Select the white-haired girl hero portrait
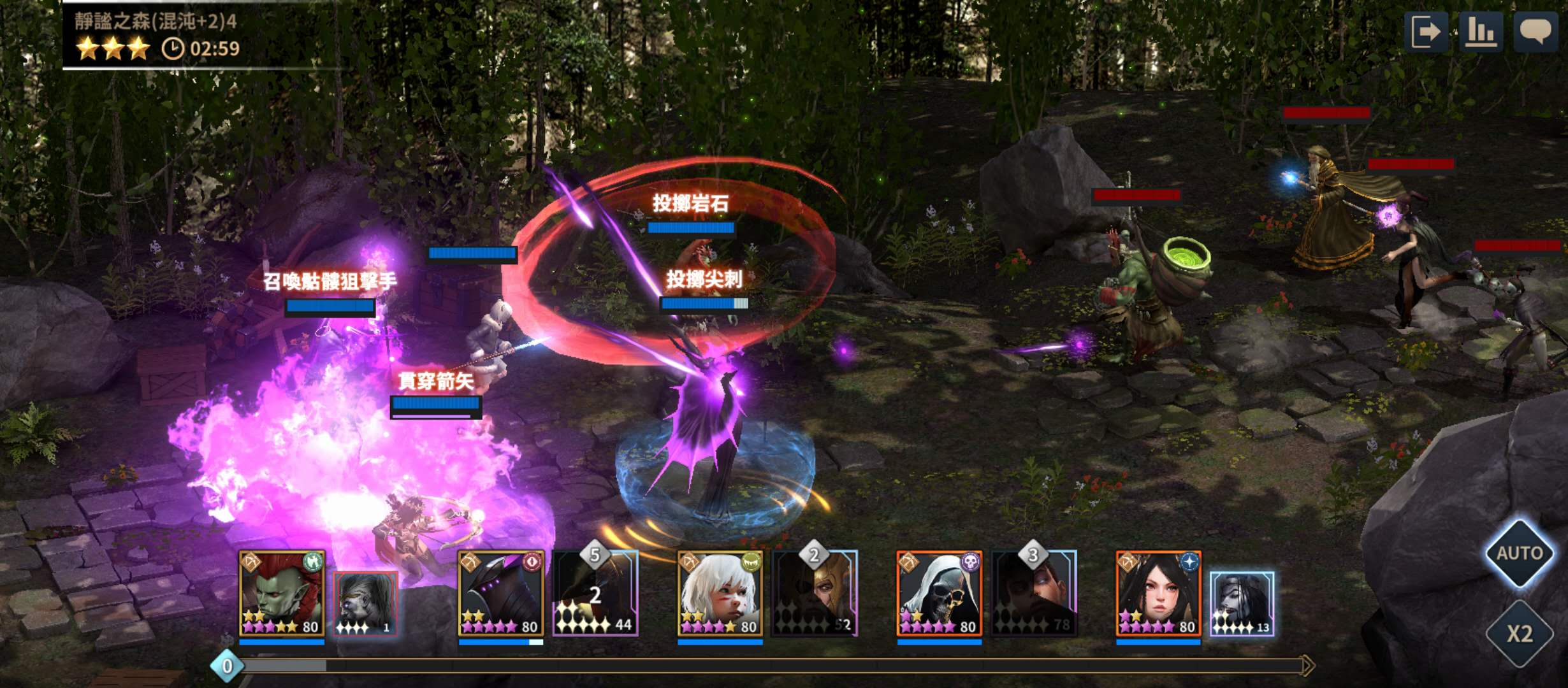The image size is (1568, 688). tap(720, 594)
